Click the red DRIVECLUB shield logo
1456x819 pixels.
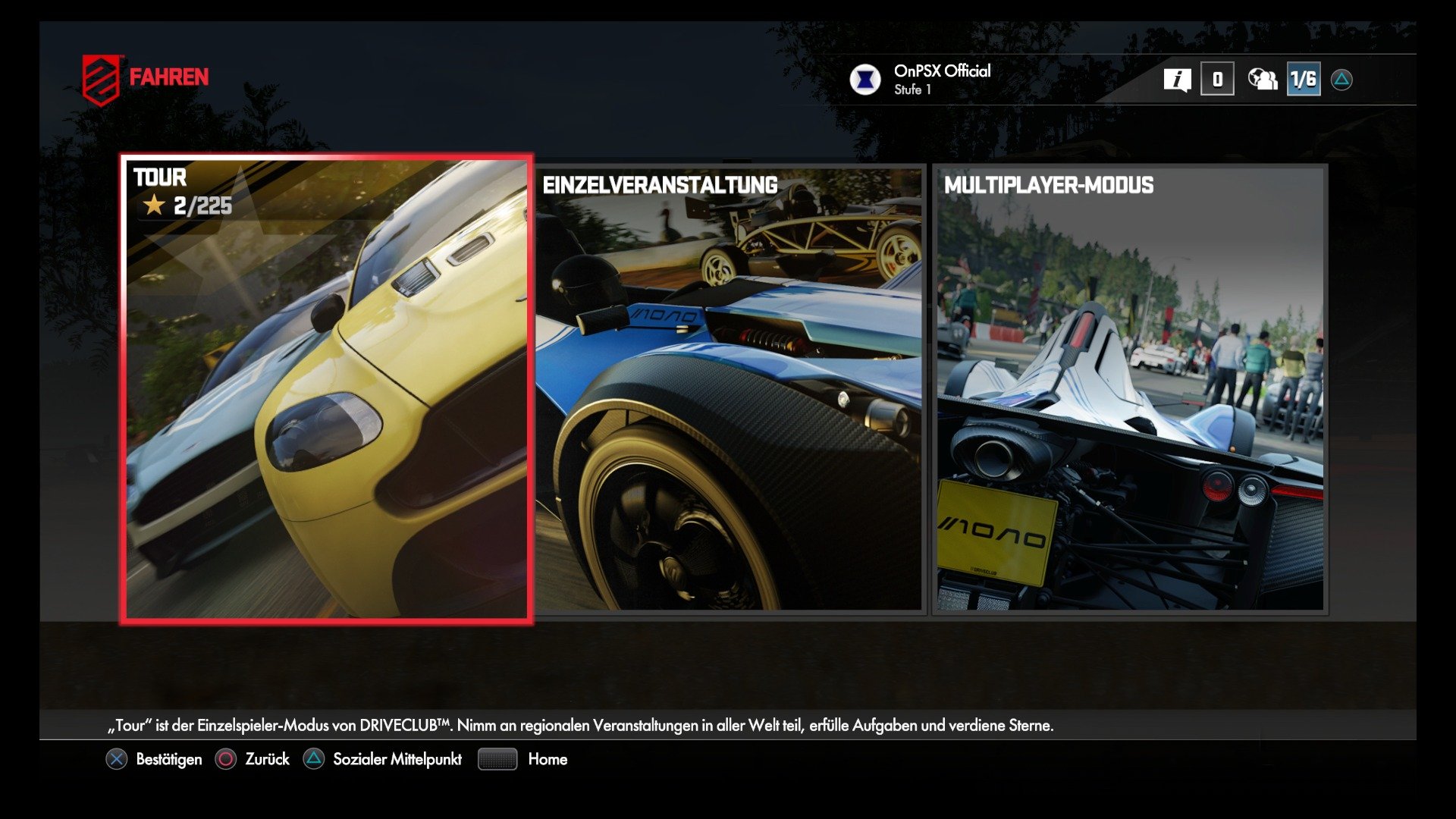click(99, 75)
